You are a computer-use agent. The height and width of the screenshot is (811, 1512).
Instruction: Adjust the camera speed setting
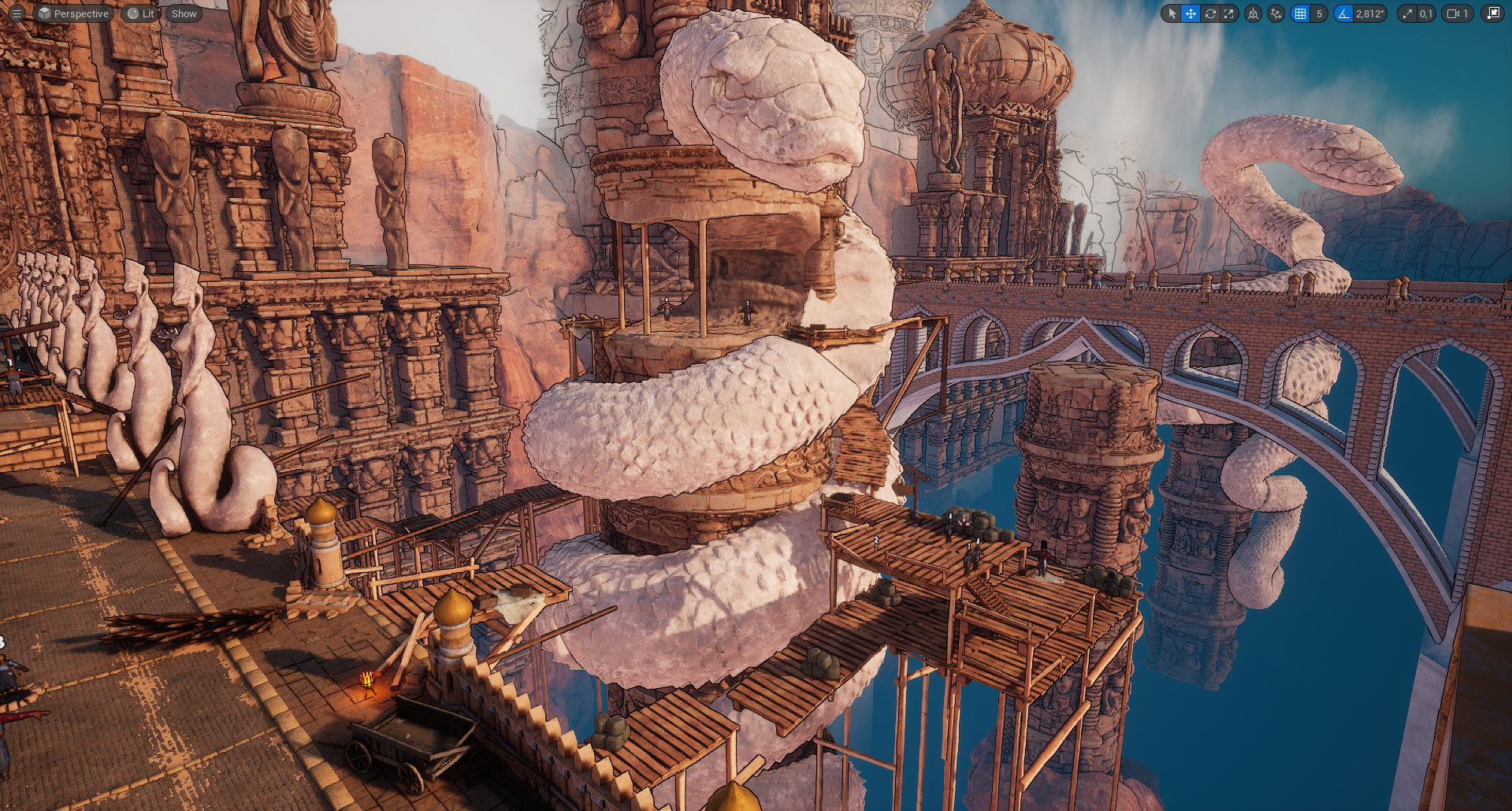[1457, 13]
